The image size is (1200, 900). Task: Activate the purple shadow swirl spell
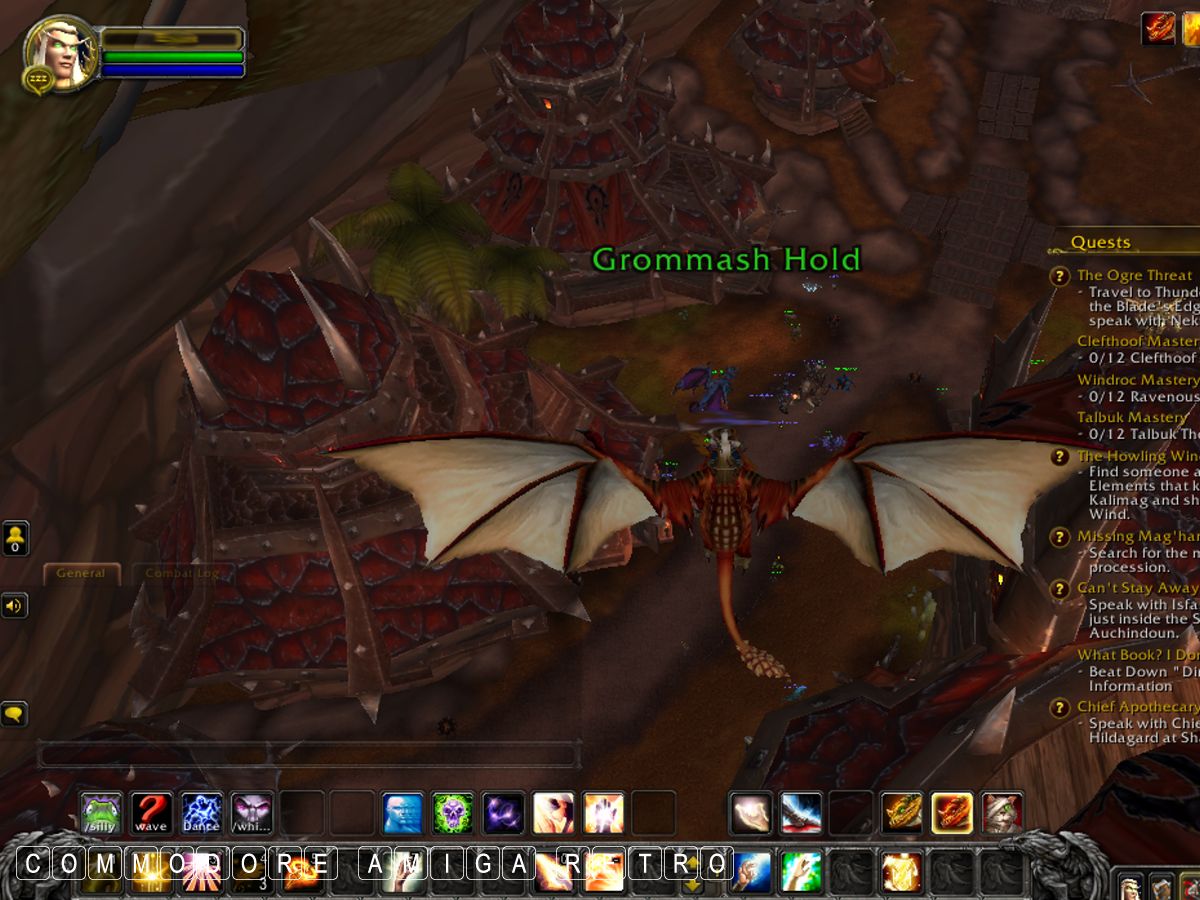pos(503,812)
